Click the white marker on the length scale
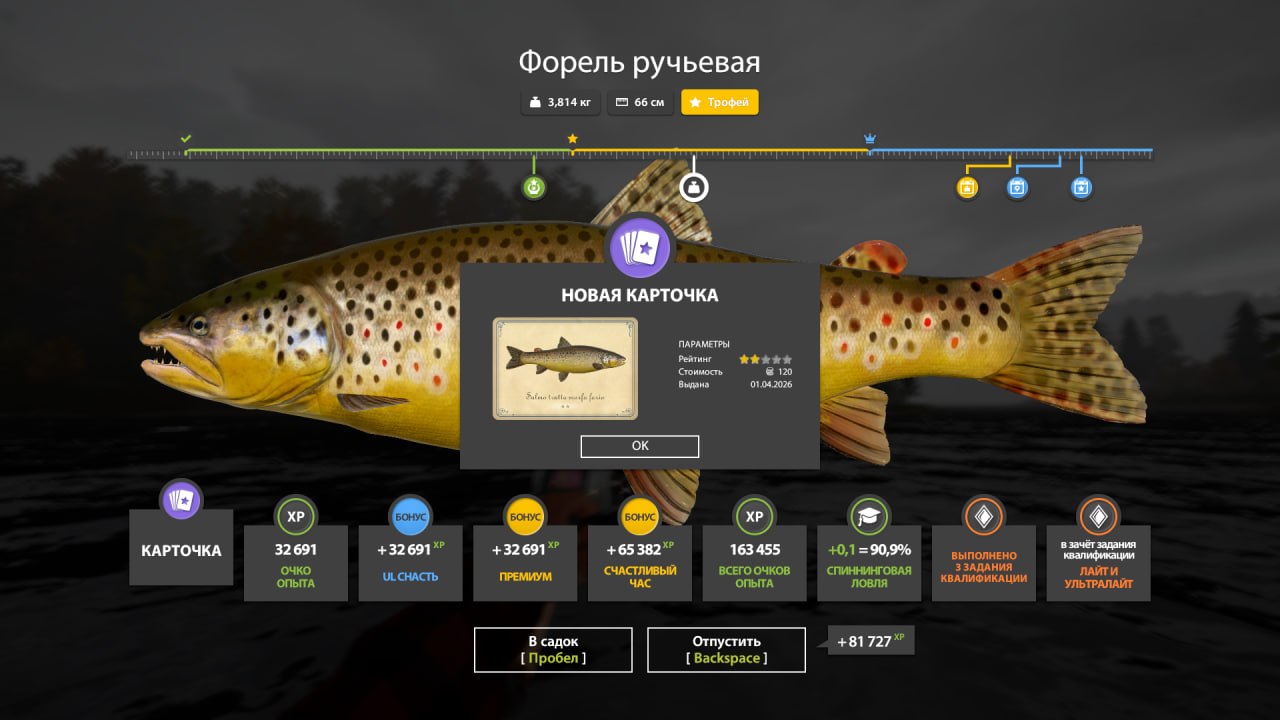This screenshot has height=720, width=1280. [693, 186]
